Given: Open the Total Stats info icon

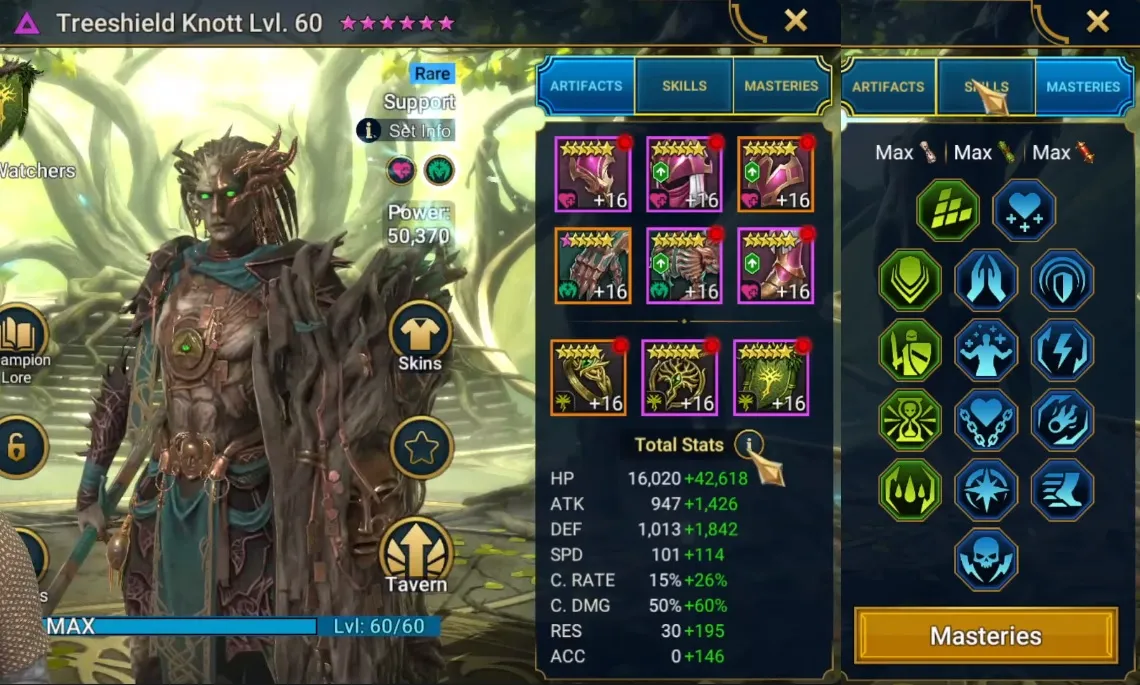Looking at the screenshot, I should pyautogui.click(x=748, y=445).
